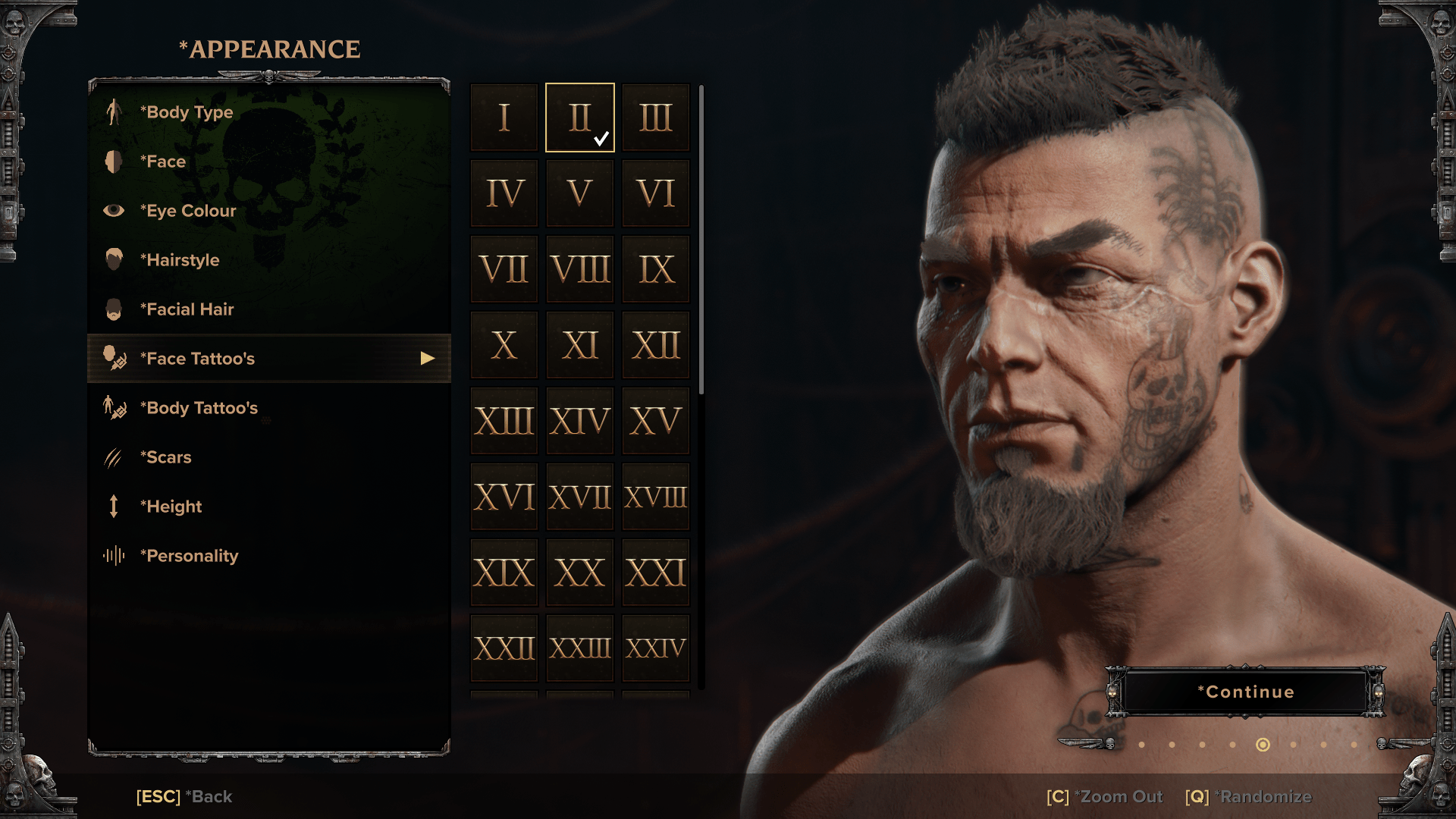Apply face tattoo XI
Image resolution: width=1456 pixels, height=819 pixels.
580,345
